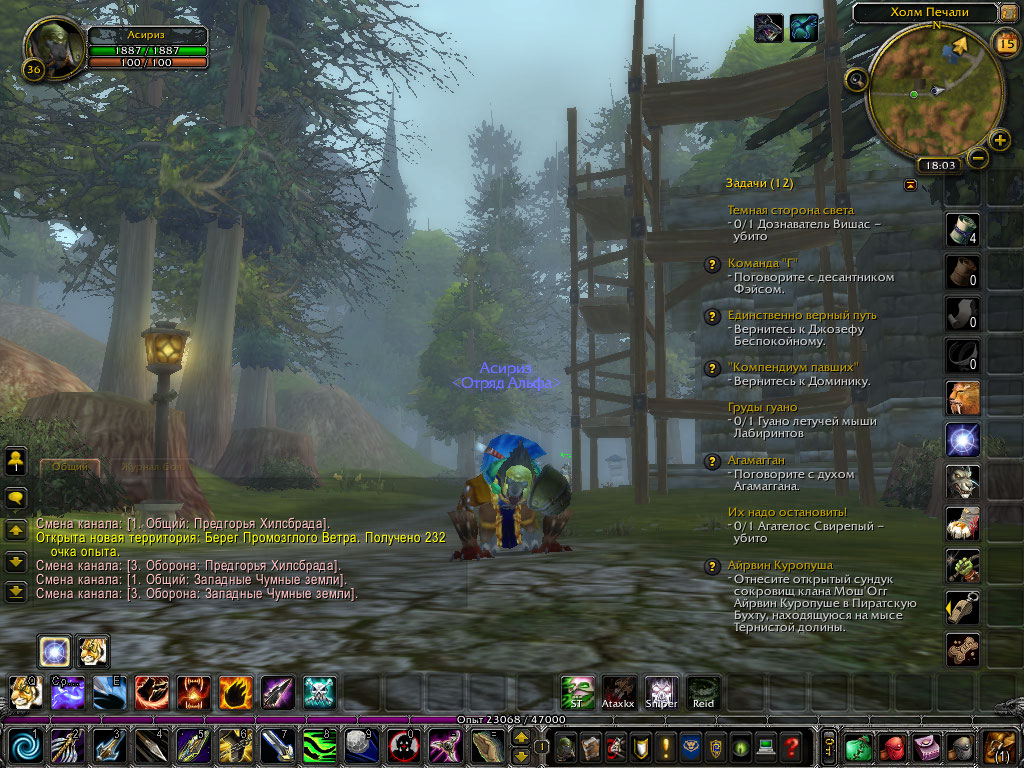The height and width of the screenshot is (768, 1024).
Task: Activate the blue swirl ability in slot 1
Action: click(x=25, y=746)
